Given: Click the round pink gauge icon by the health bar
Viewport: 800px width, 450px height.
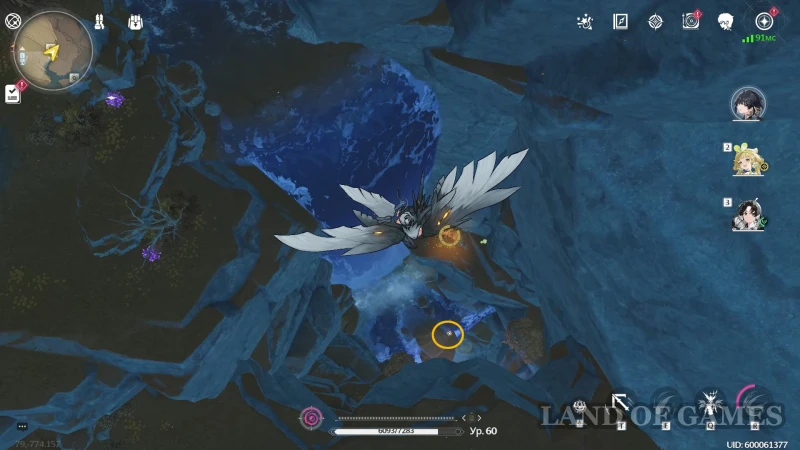Looking at the screenshot, I should click(312, 417).
